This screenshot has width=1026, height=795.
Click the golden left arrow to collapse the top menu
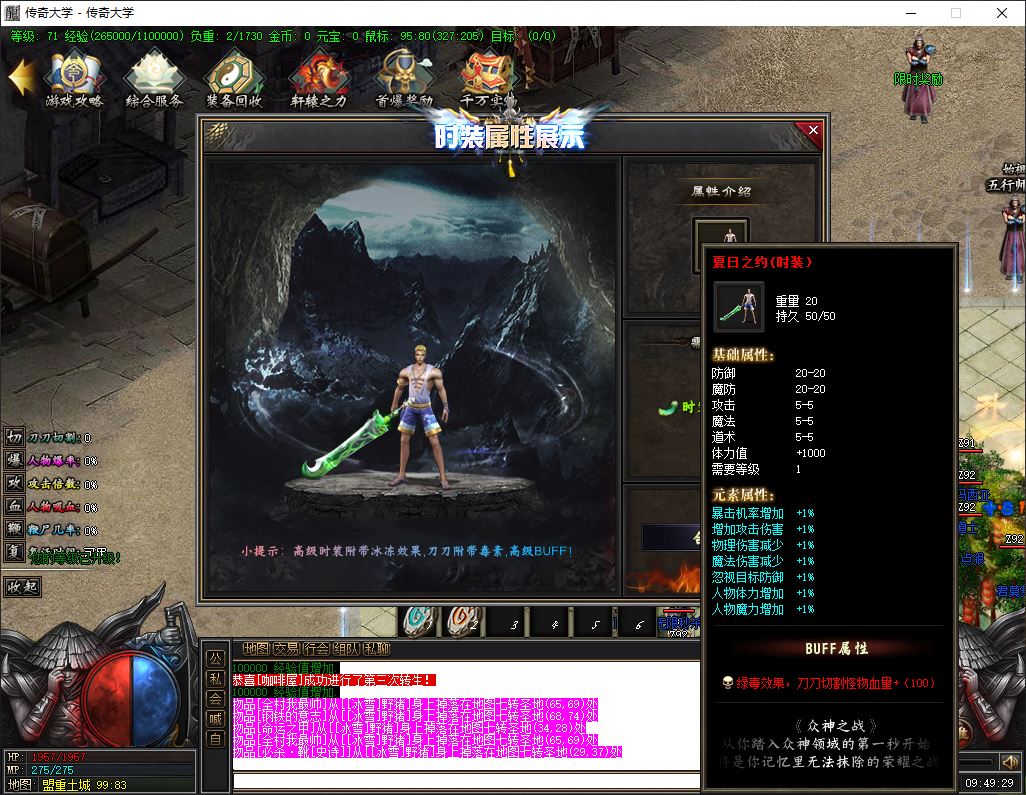[22, 77]
